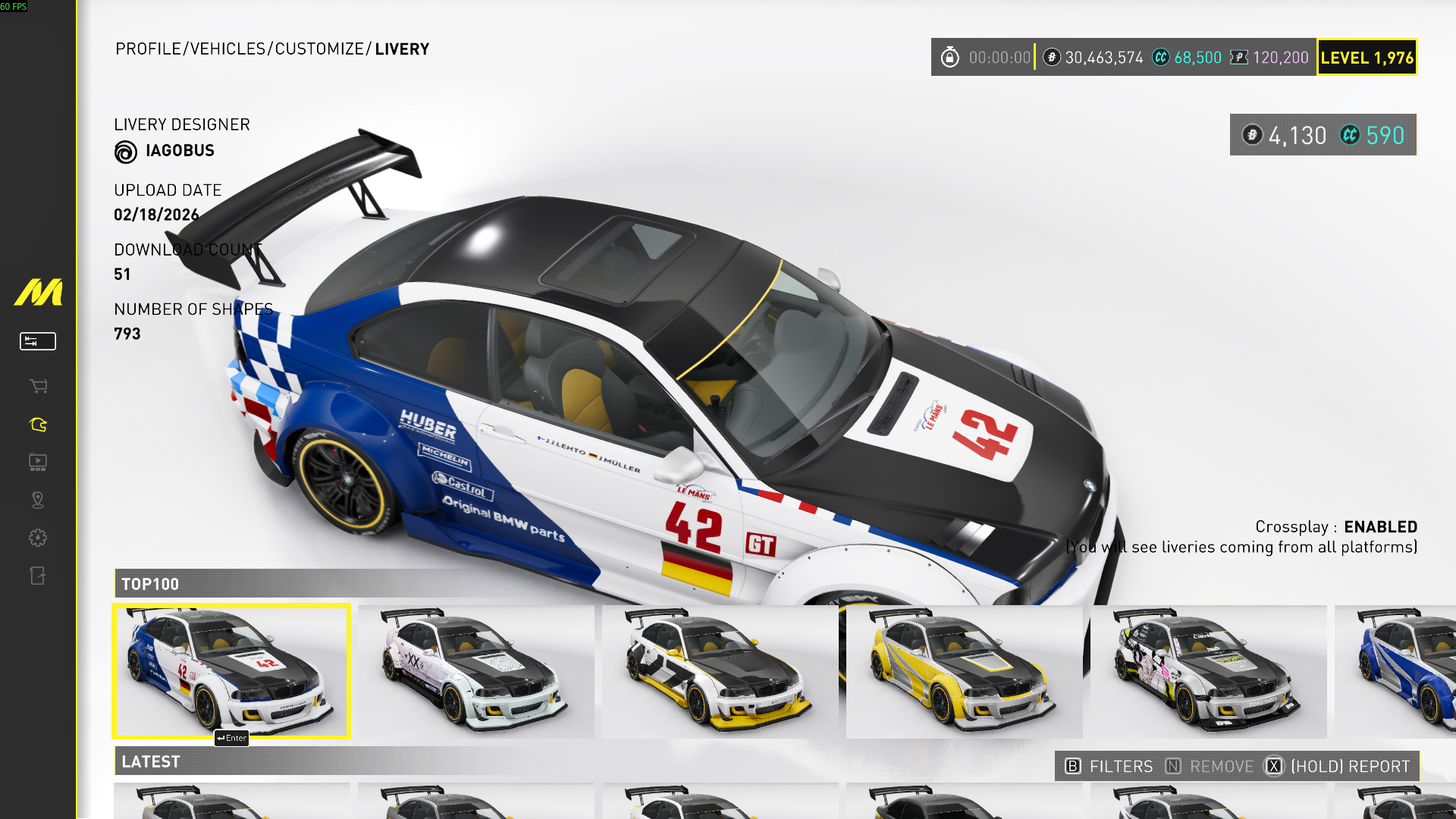1456x819 pixels.
Task: Open the vehicles icon in the sidebar
Action: pyautogui.click(x=38, y=425)
